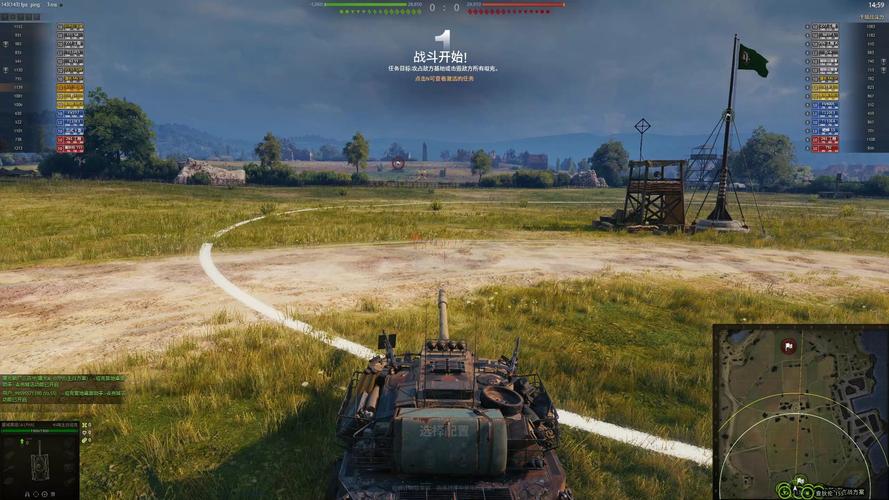
Task: Select the red enemy base flag on minimap
Action: 789,347
